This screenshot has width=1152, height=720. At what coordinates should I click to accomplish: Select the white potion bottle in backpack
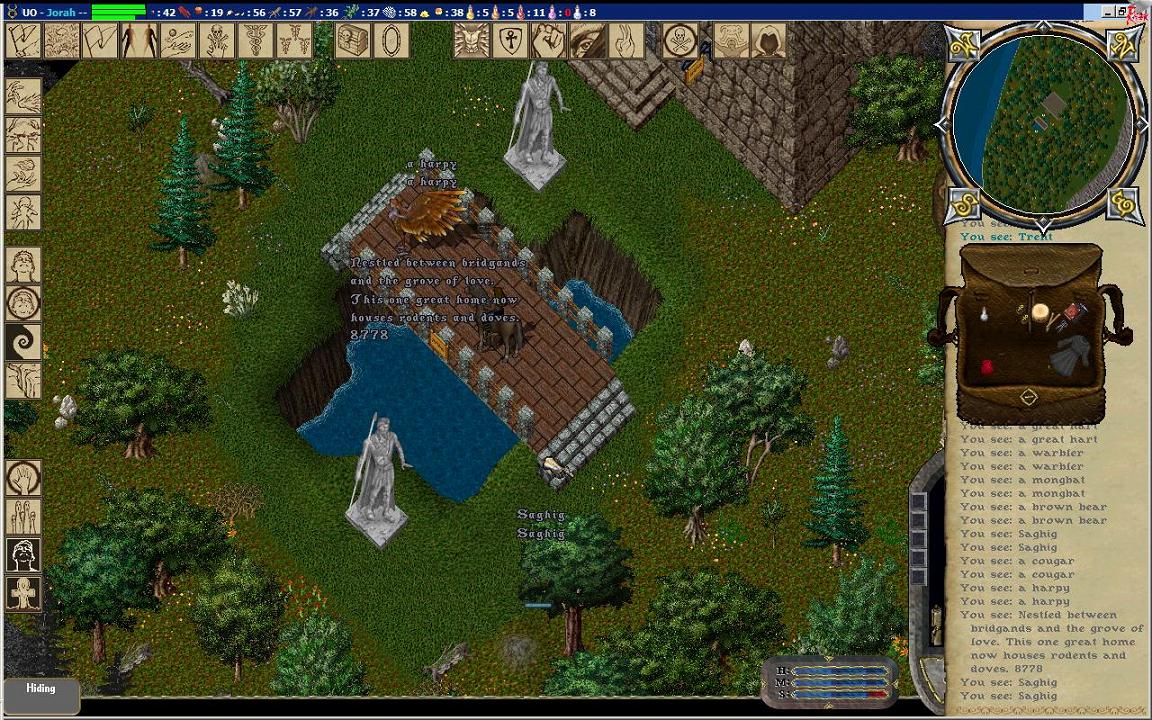point(984,314)
